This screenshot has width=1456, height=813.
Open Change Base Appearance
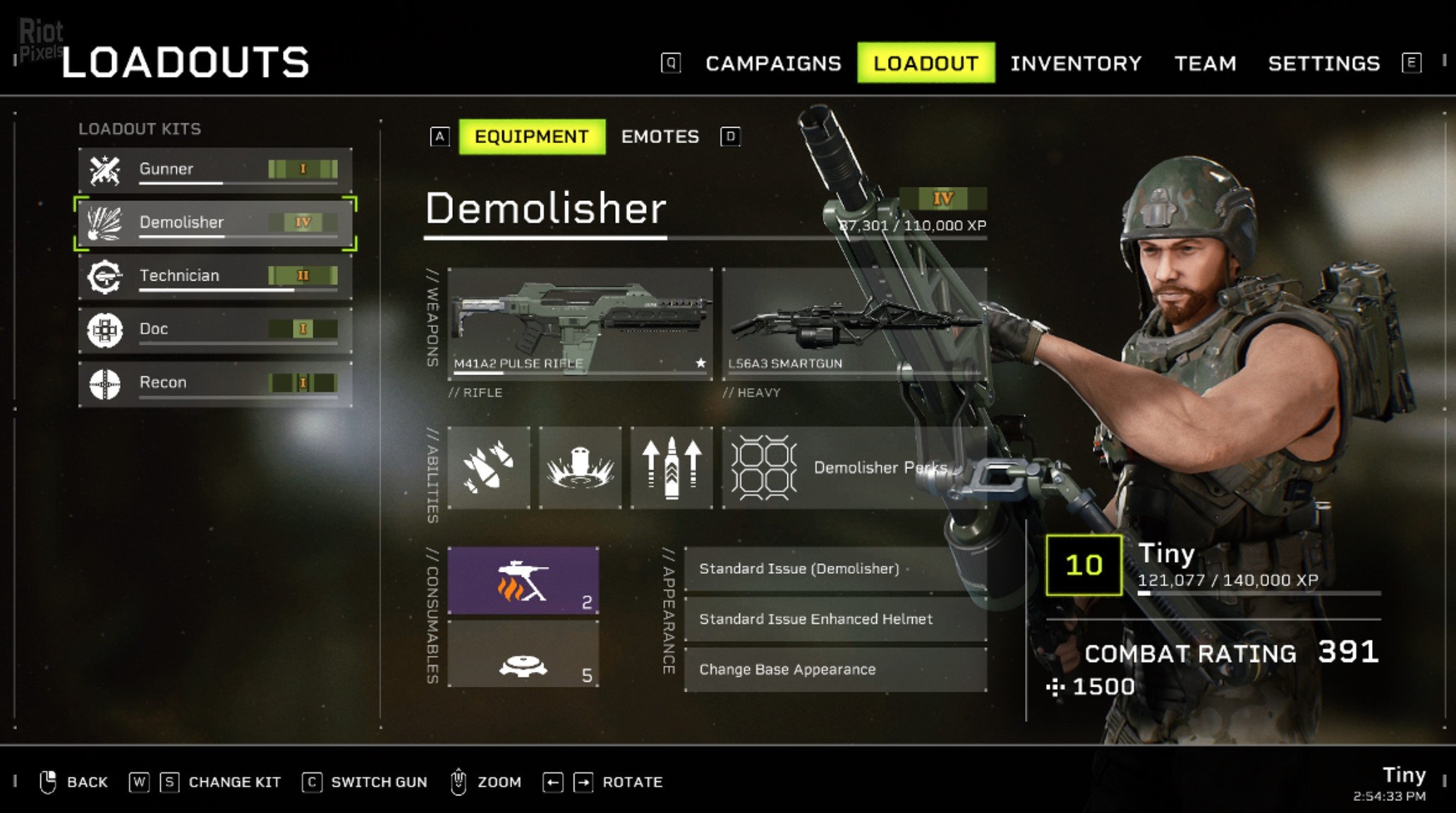pyautogui.click(x=835, y=669)
